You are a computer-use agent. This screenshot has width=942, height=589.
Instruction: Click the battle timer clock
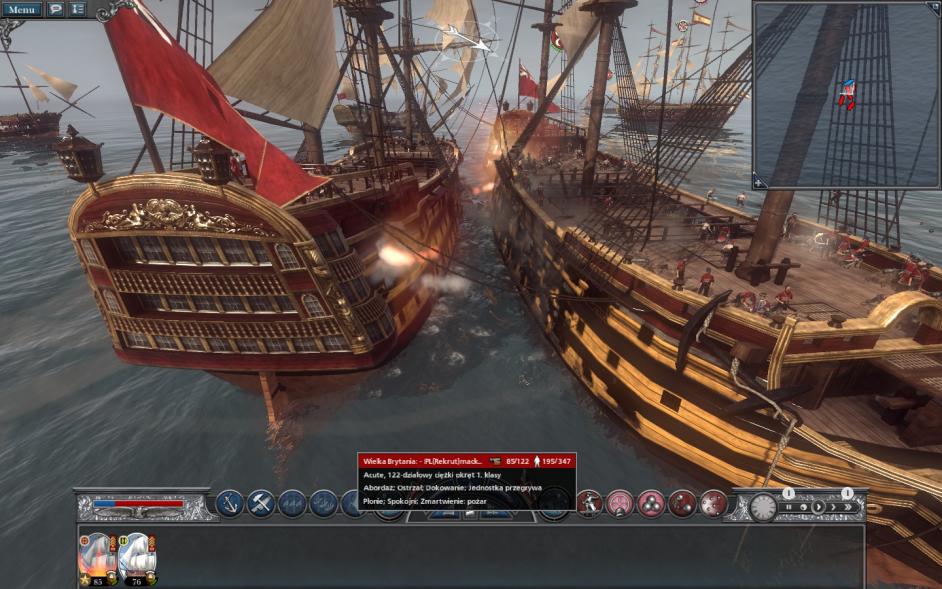(x=764, y=506)
